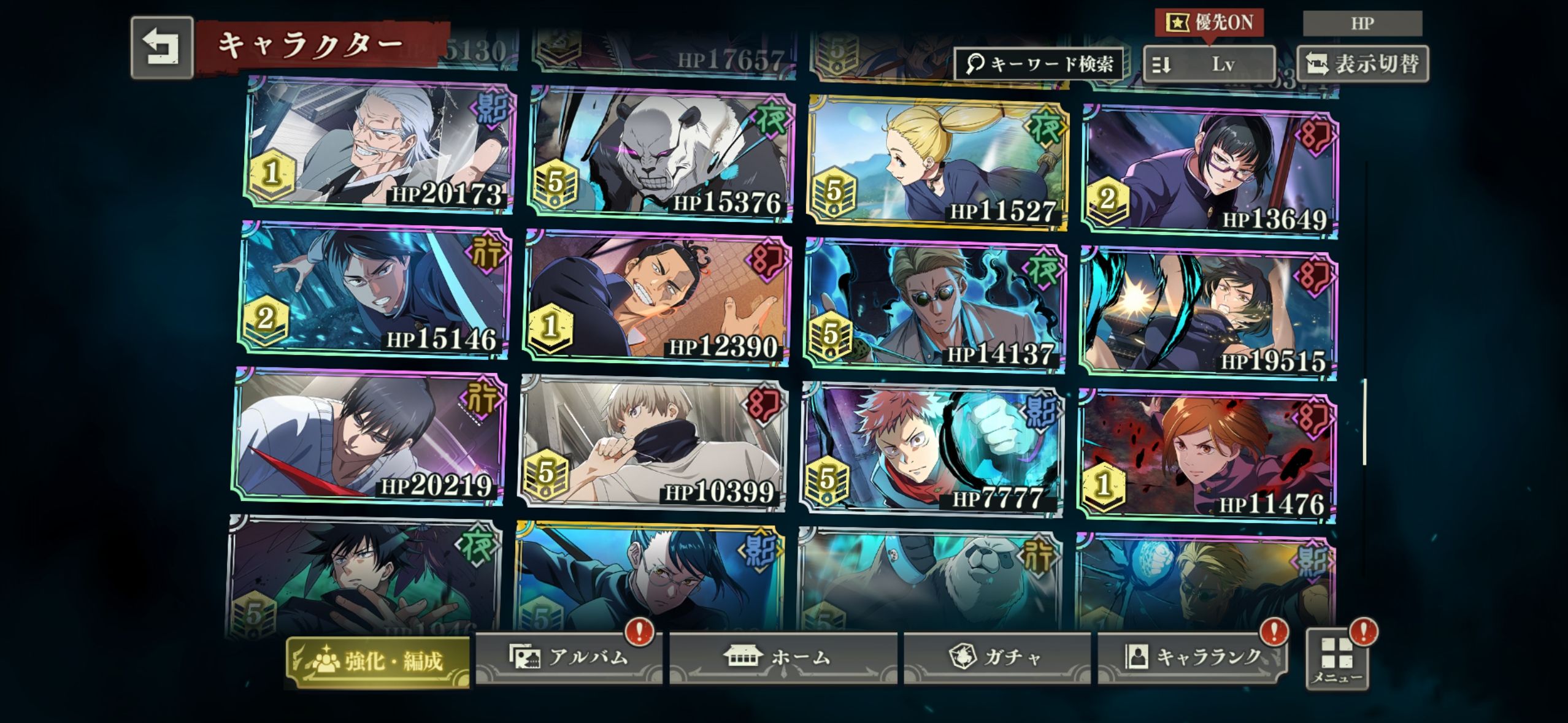This screenshot has width=1568, height=723.
Task: Toggle the 優先ON priority setting
Action: coord(1209,23)
